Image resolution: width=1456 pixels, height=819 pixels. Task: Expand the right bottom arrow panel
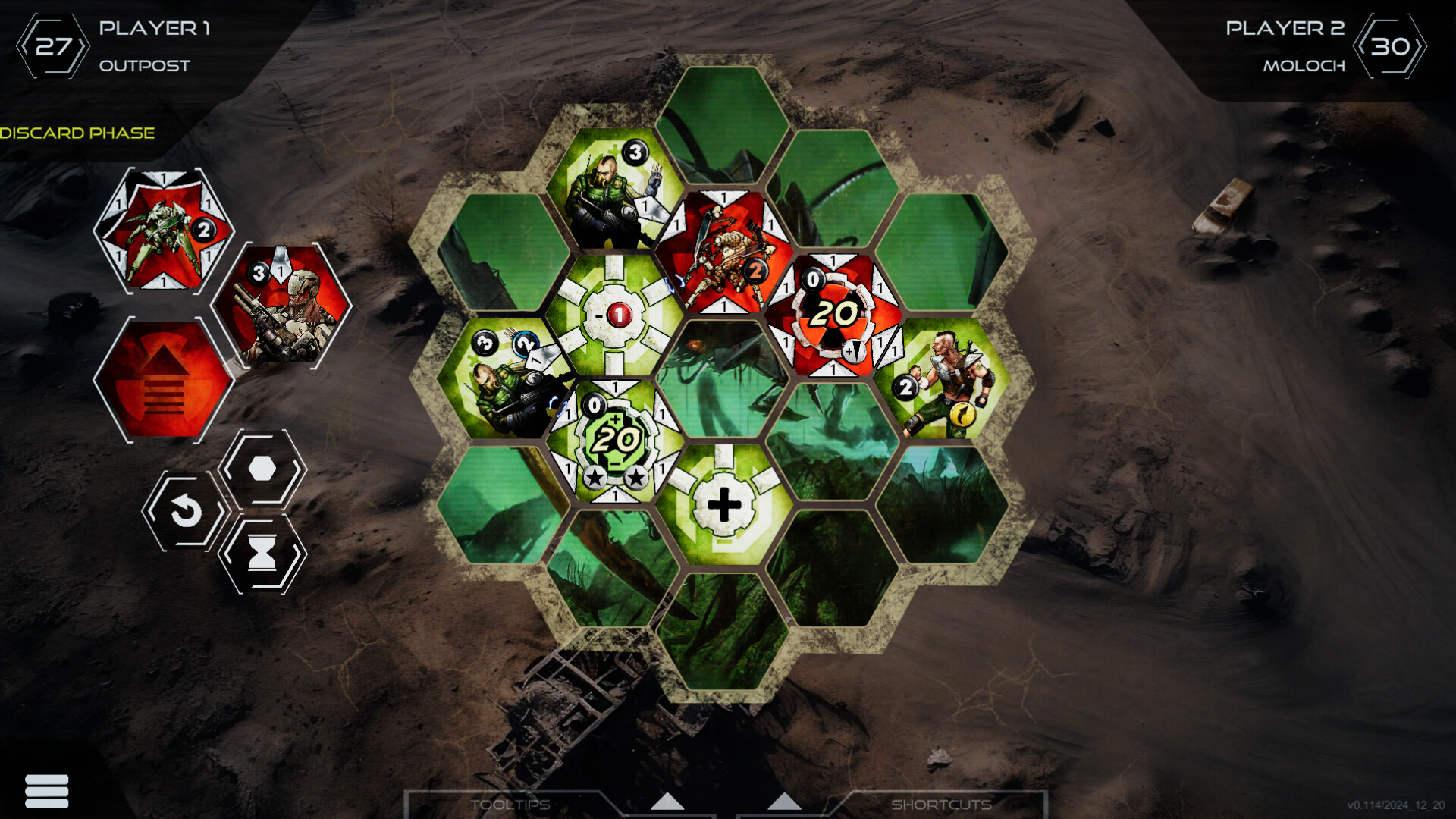pos(784,802)
